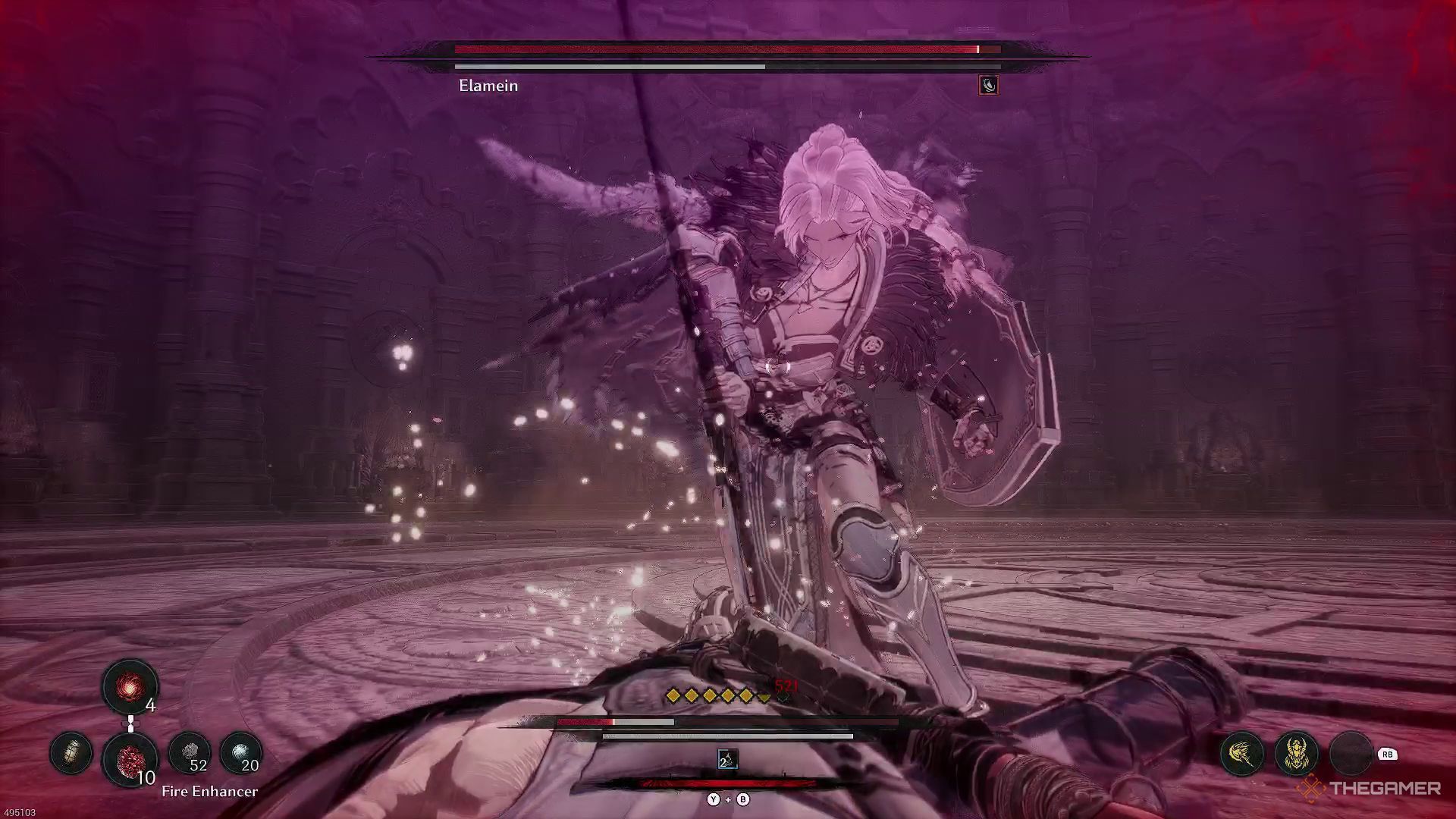
Task: Use the red swirling orb healing item
Action: tap(130, 686)
